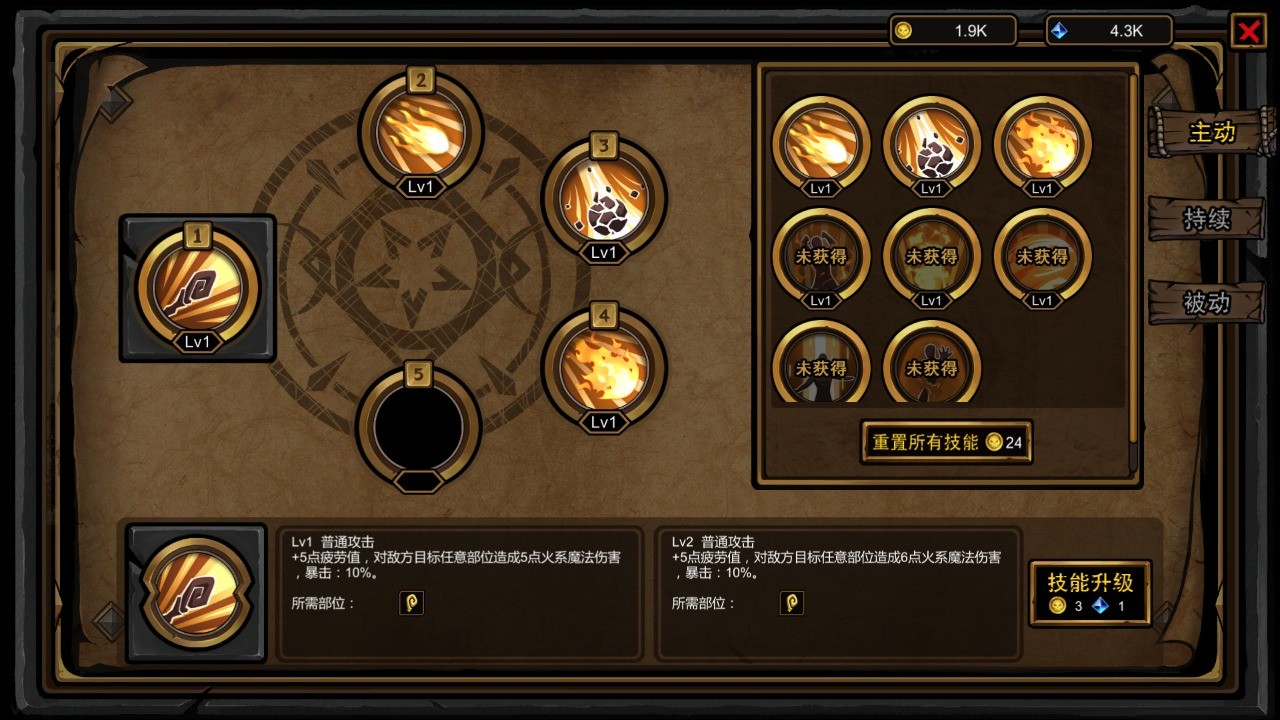This screenshot has height=720, width=1280.
Task: Select the slashing normal attack skill in slot 1
Action: 197,287
